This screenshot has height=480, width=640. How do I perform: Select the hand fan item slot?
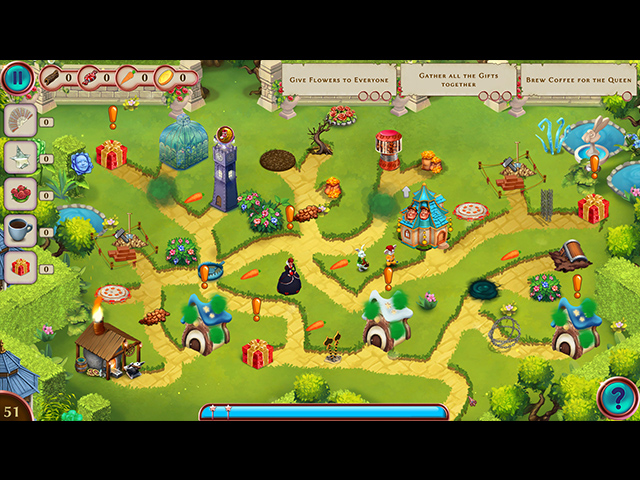coord(20,120)
